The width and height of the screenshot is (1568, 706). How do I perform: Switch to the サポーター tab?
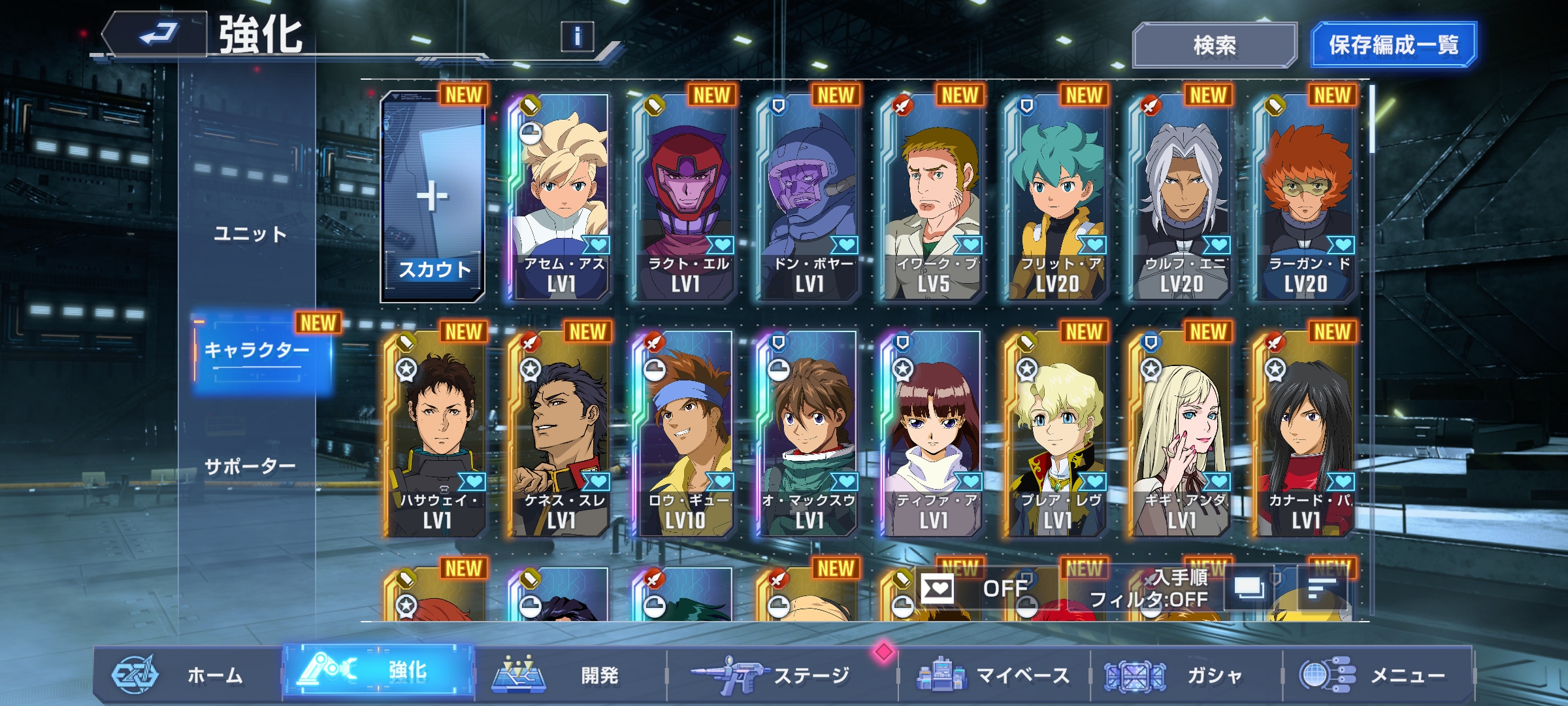click(x=250, y=467)
